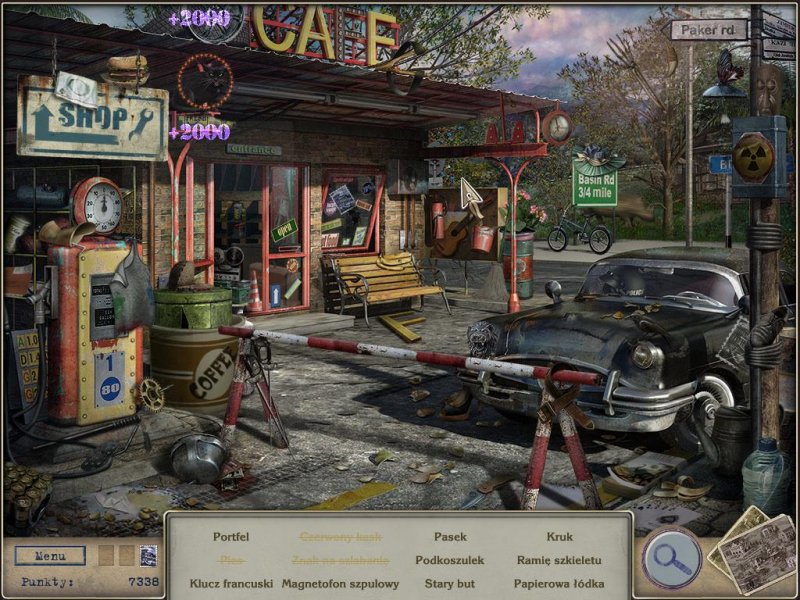Click the Podkoszulek list entry

click(450, 560)
